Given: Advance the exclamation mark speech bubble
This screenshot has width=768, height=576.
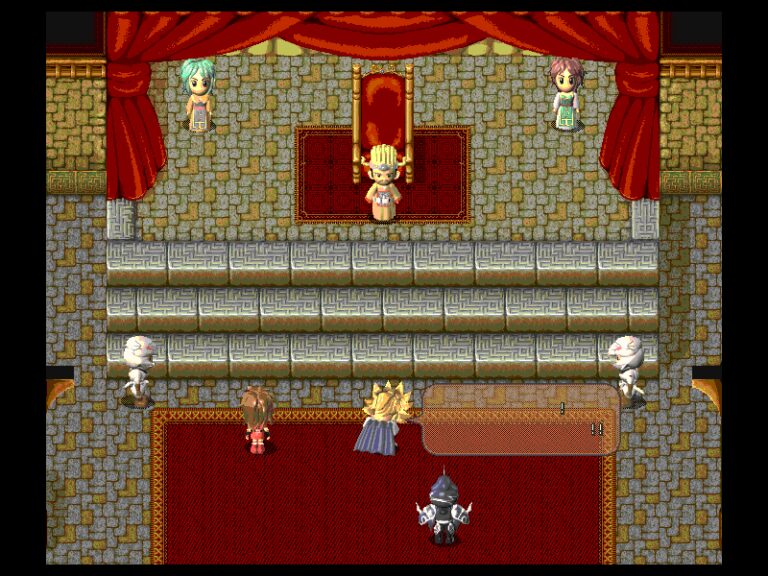Looking at the screenshot, I should click(x=520, y=420).
